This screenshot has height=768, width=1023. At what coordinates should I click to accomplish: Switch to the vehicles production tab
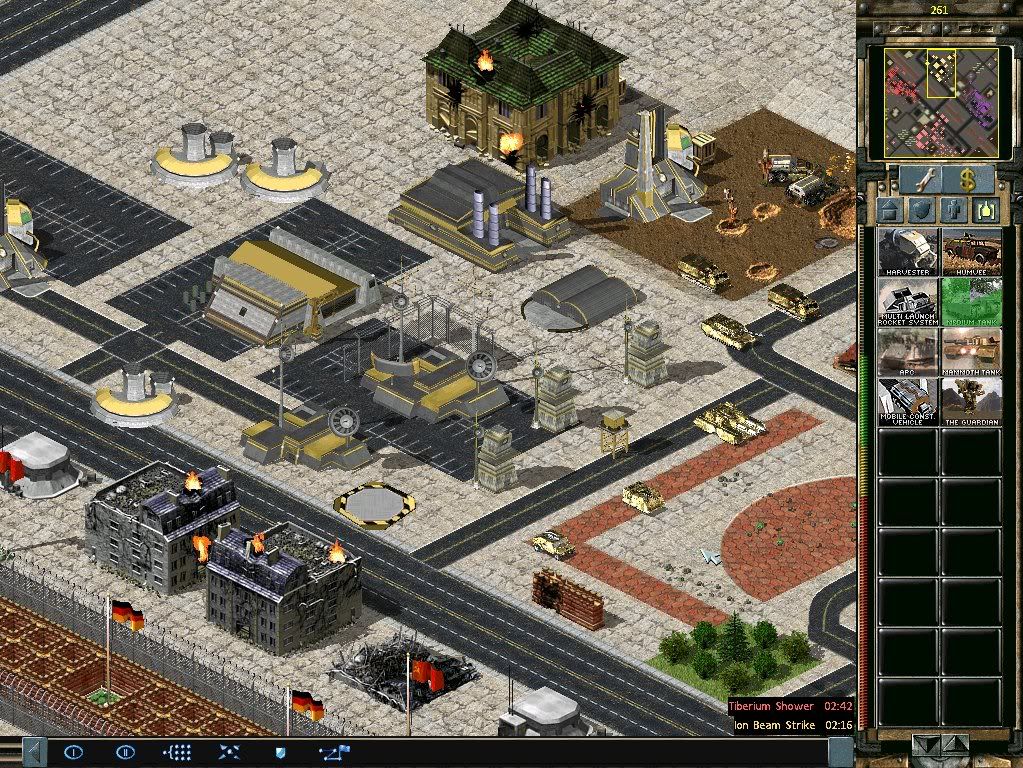(x=986, y=211)
